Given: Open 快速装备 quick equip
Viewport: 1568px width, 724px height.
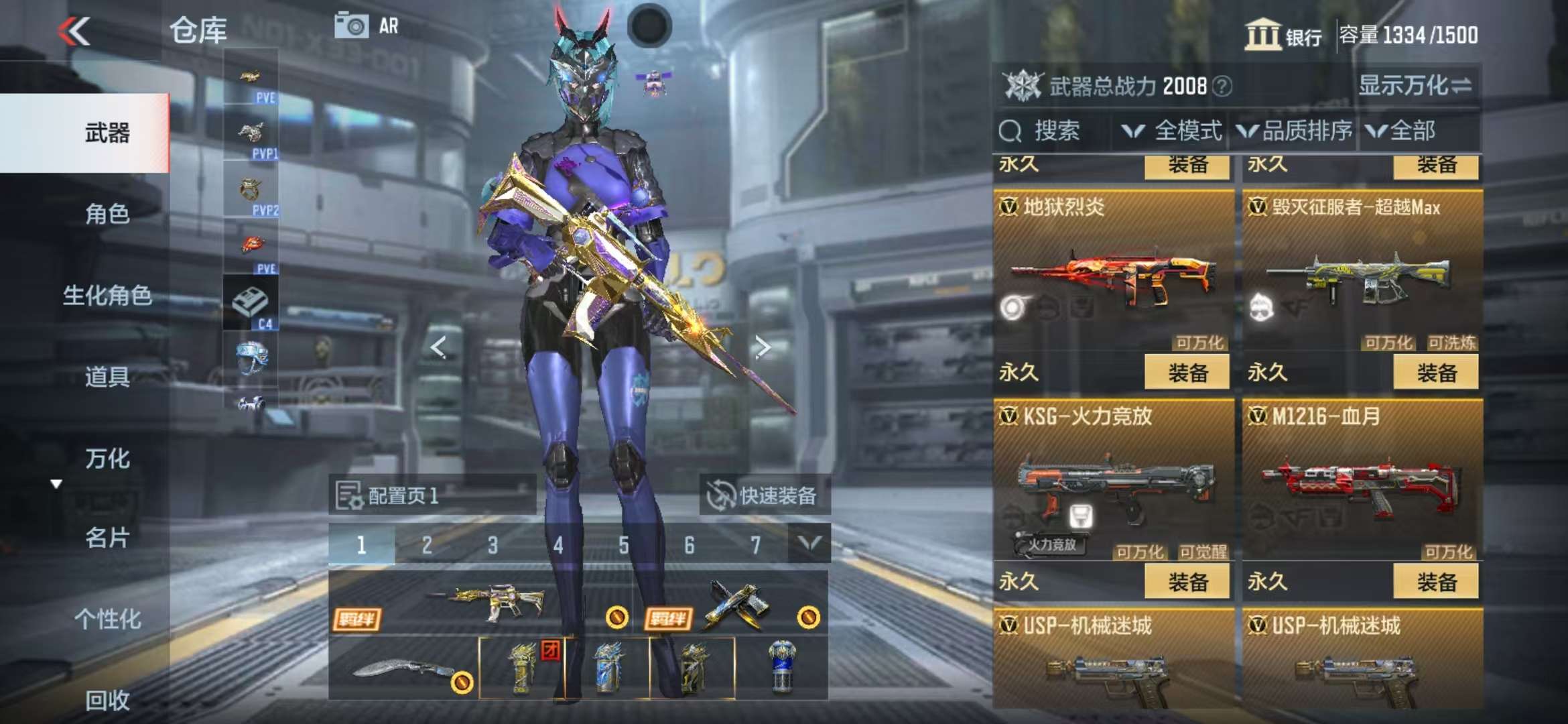Looking at the screenshot, I should (764, 496).
